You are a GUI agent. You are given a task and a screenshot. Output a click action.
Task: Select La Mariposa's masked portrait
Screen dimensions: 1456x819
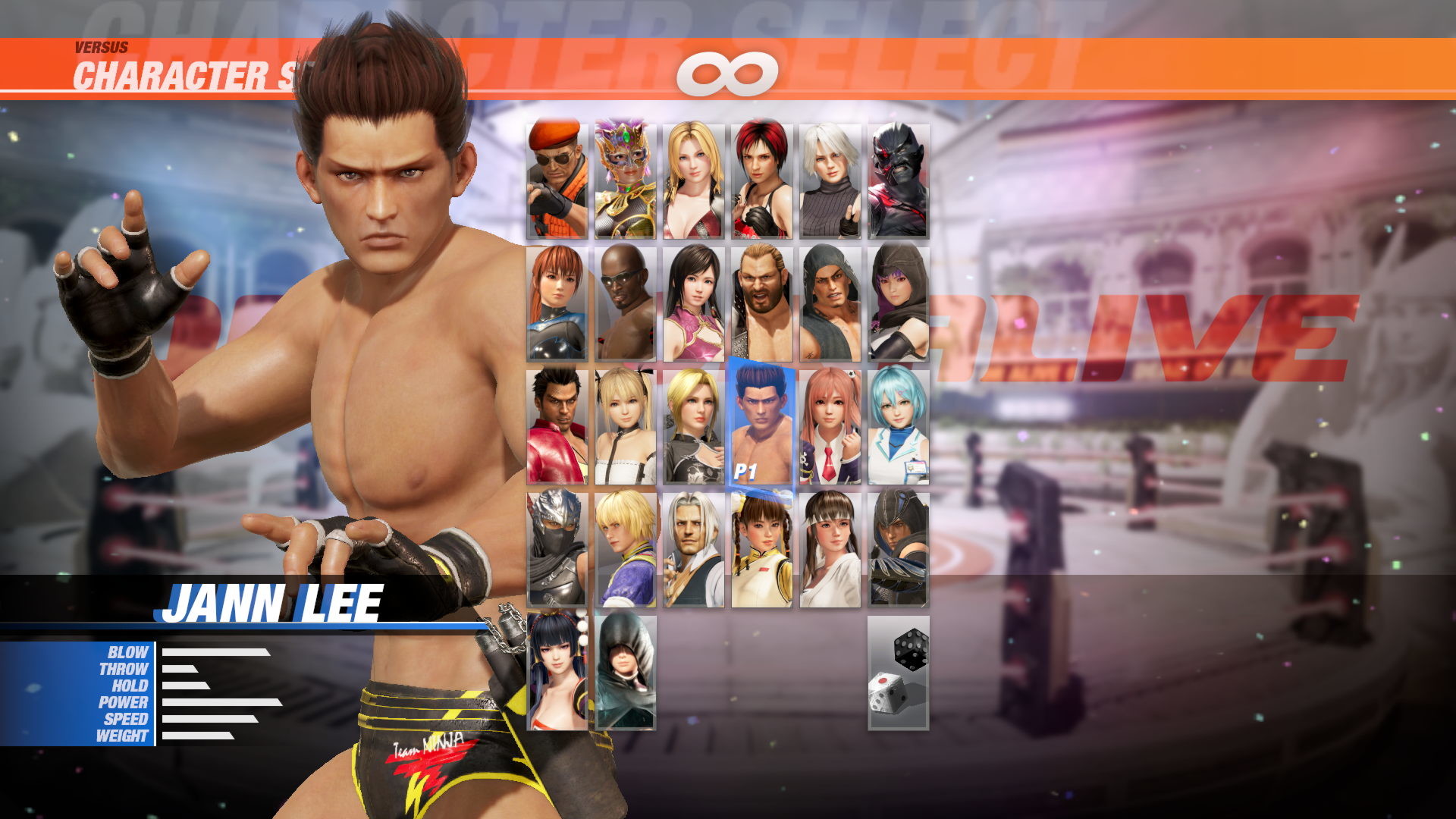626,178
